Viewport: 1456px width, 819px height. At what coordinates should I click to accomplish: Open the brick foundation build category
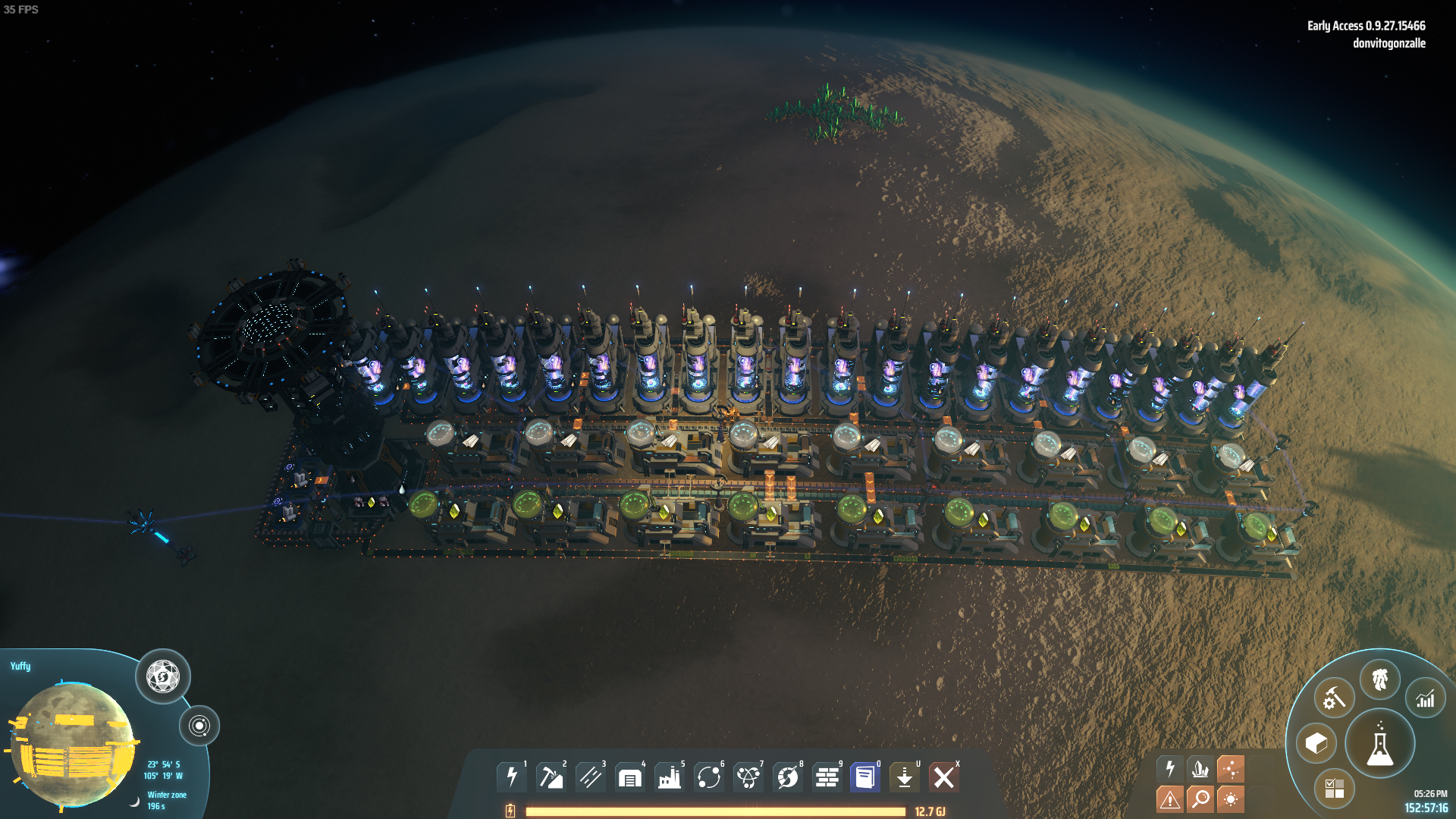[x=827, y=777]
